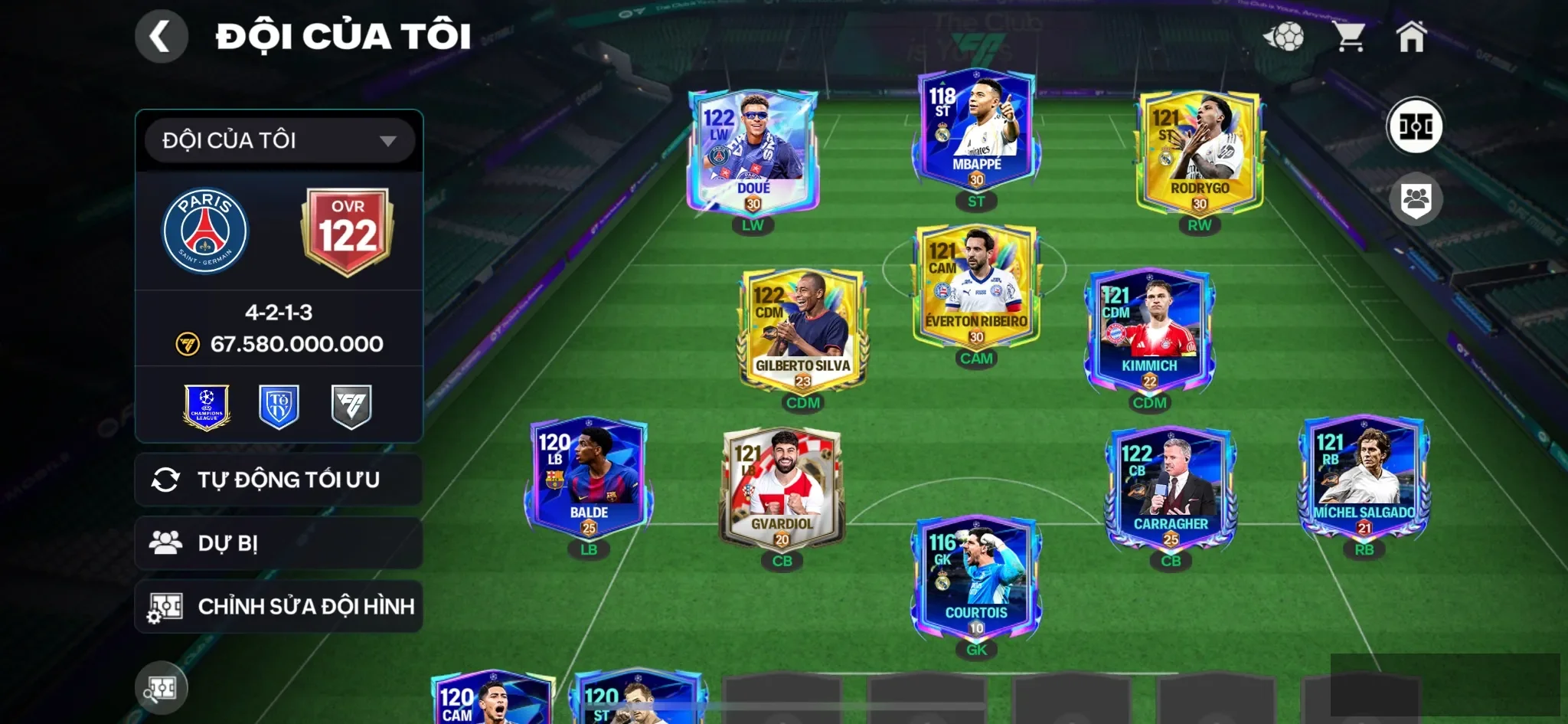The width and height of the screenshot is (1568, 724).
Task: Click the PSG club crest
Action: tap(207, 229)
